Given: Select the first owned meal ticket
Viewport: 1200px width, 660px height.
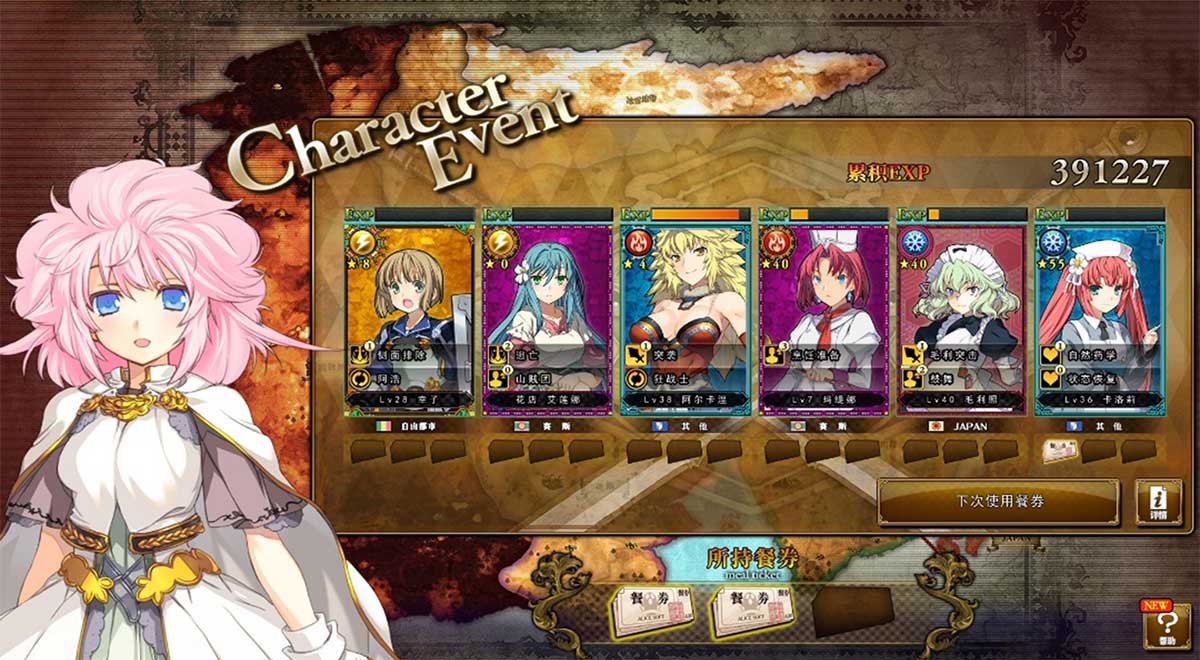Looking at the screenshot, I should [x=653, y=610].
